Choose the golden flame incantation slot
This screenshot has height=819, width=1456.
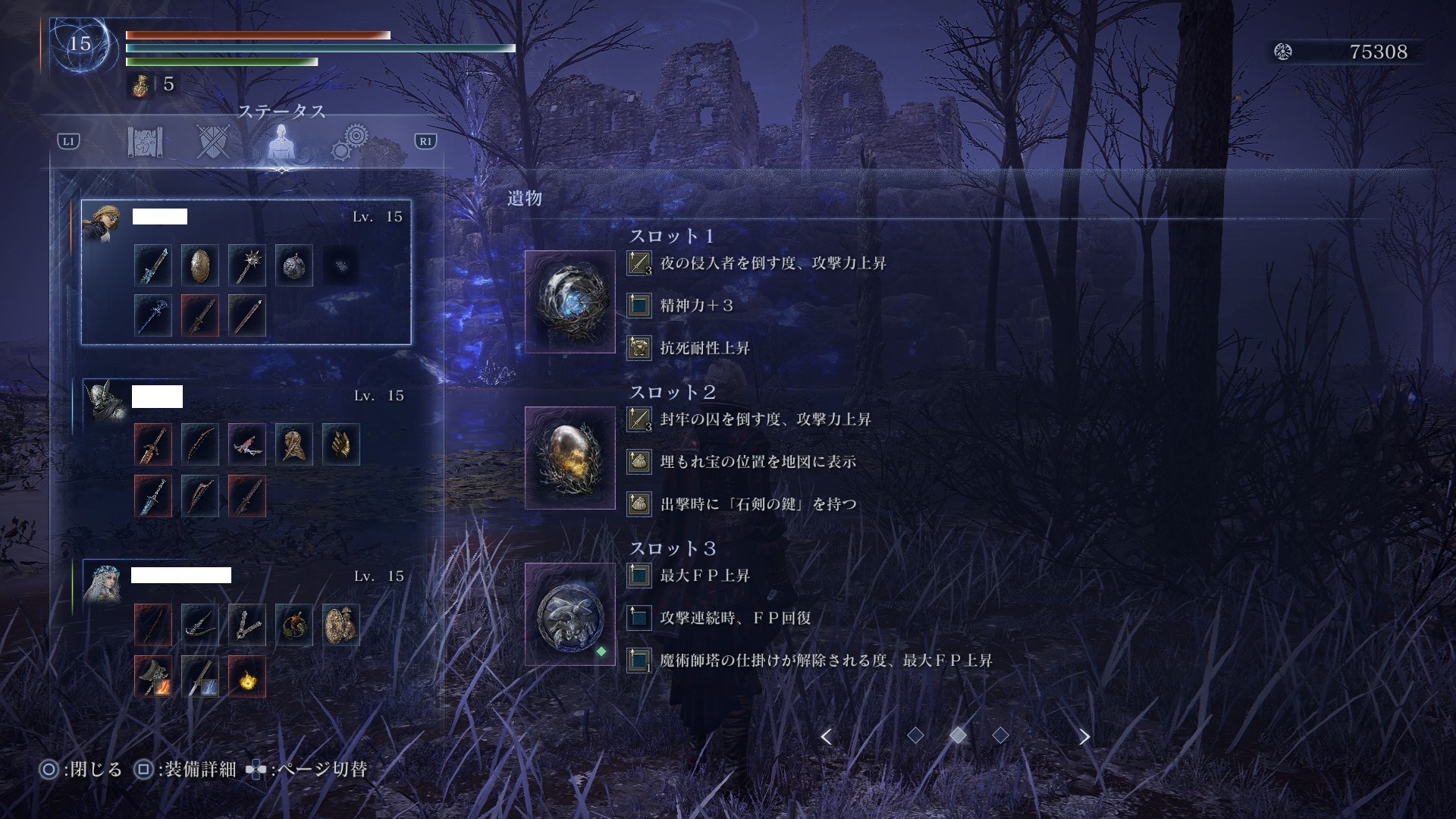pyautogui.click(x=247, y=676)
